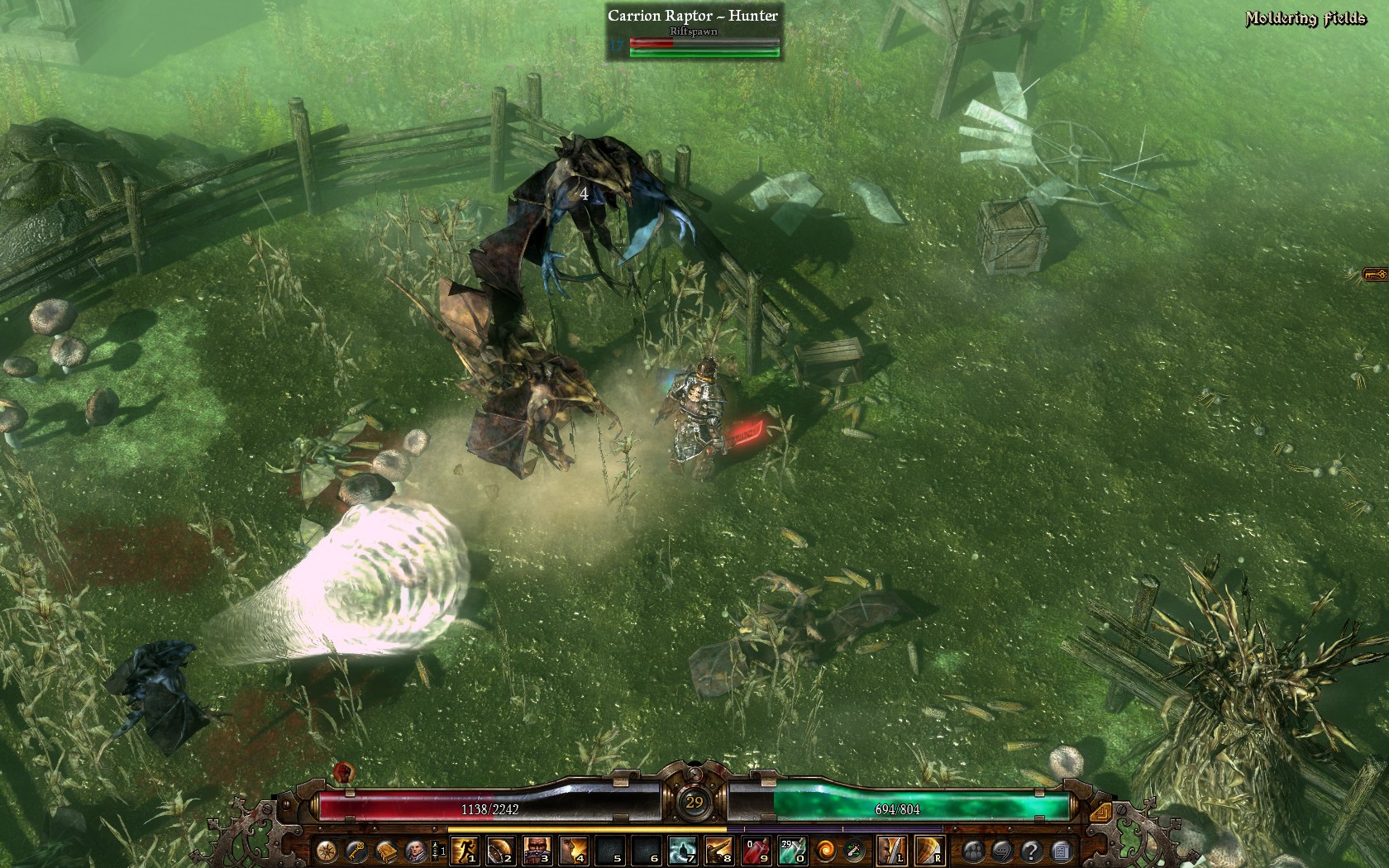This screenshot has width=1389, height=868.
Task: Click the golden key icon
Action: (x=356, y=850)
